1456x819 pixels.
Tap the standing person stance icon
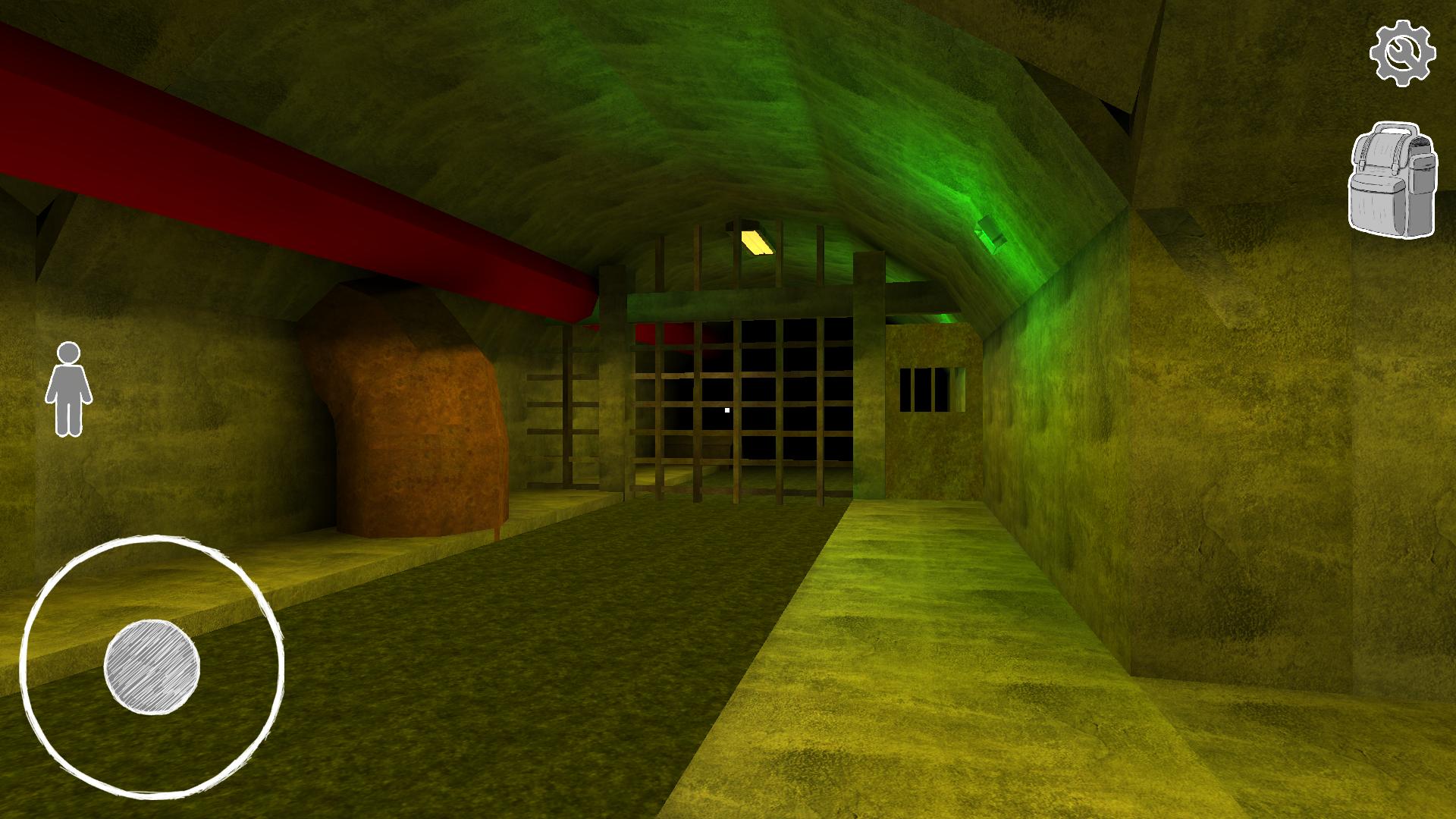pos(71,391)
